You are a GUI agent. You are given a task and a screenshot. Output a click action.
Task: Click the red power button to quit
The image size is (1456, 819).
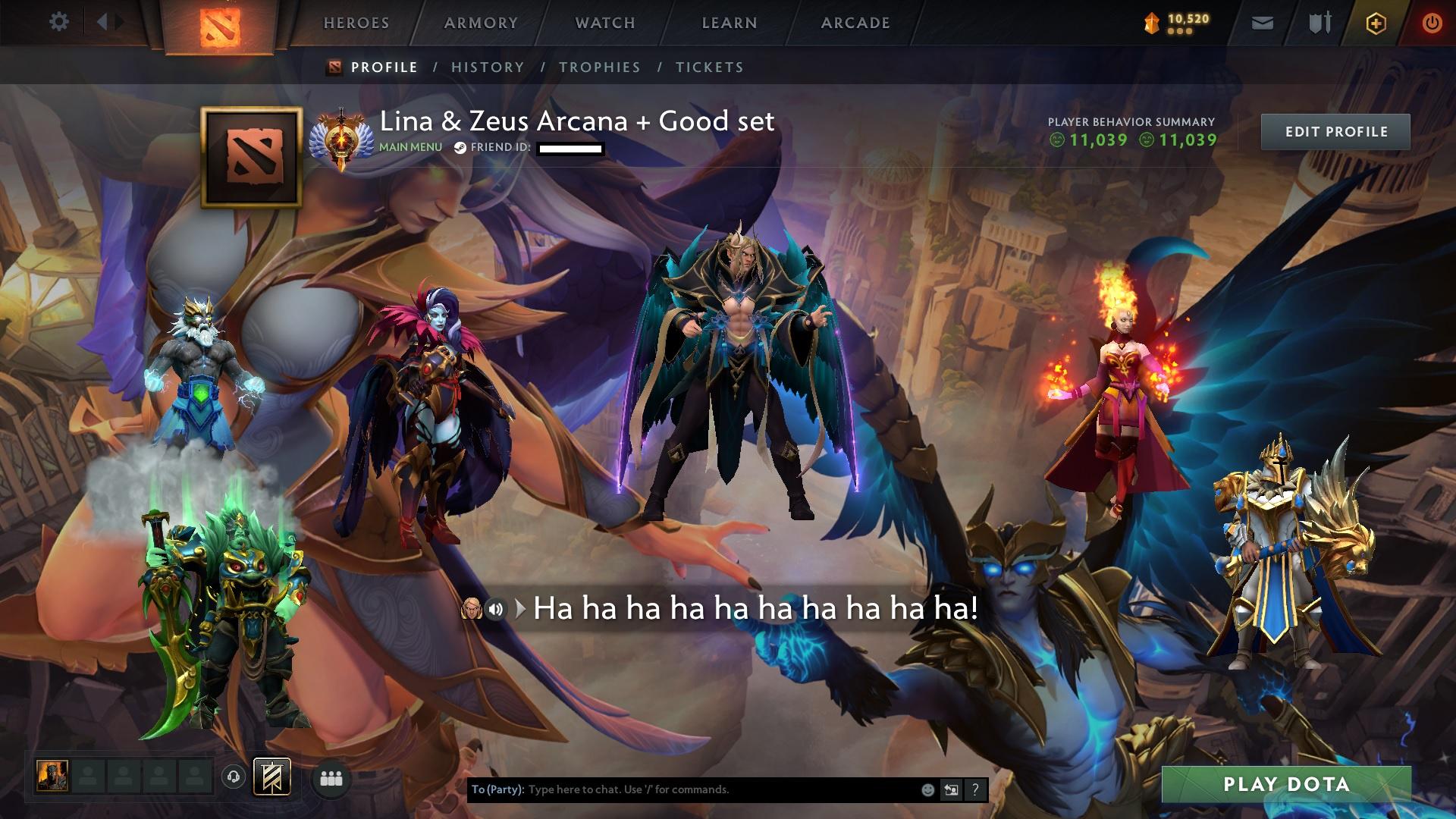[1430, 23]
